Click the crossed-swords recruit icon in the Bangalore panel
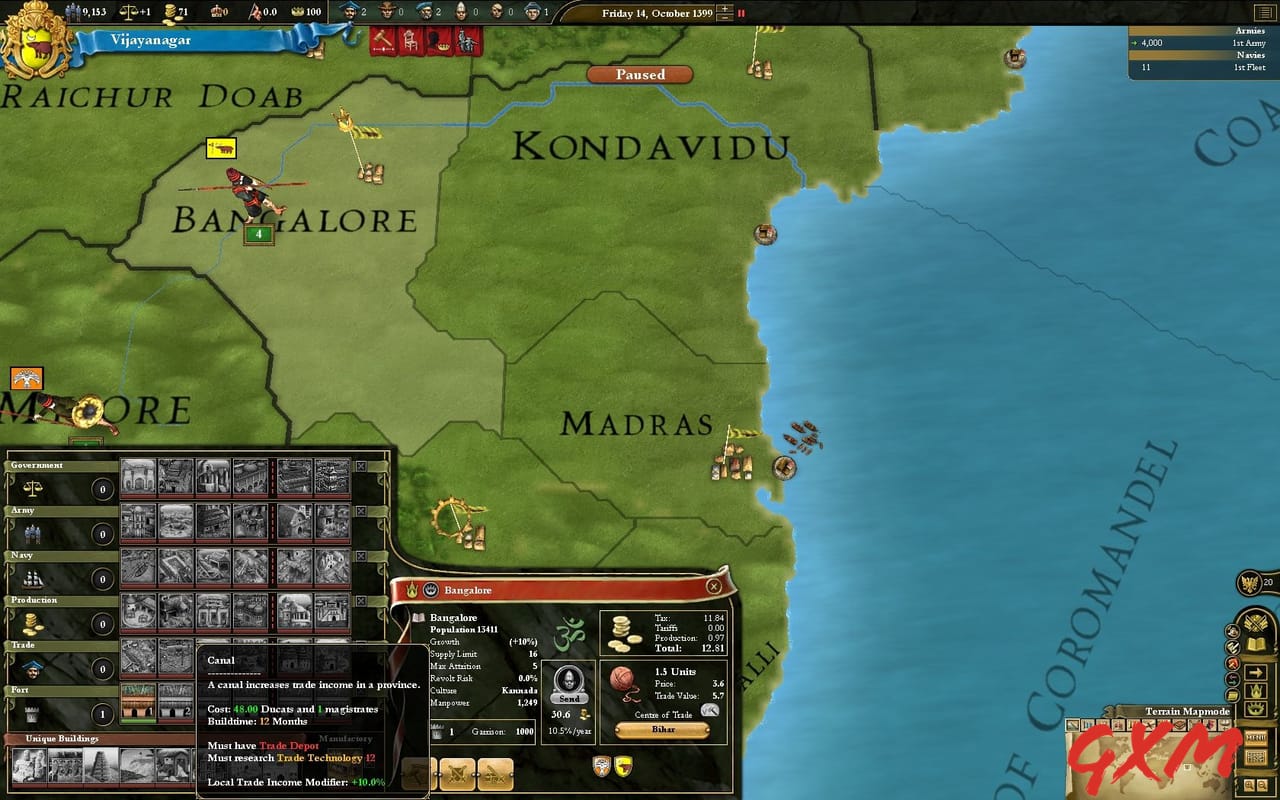1280x800 pixels. (x=457, y=773)
